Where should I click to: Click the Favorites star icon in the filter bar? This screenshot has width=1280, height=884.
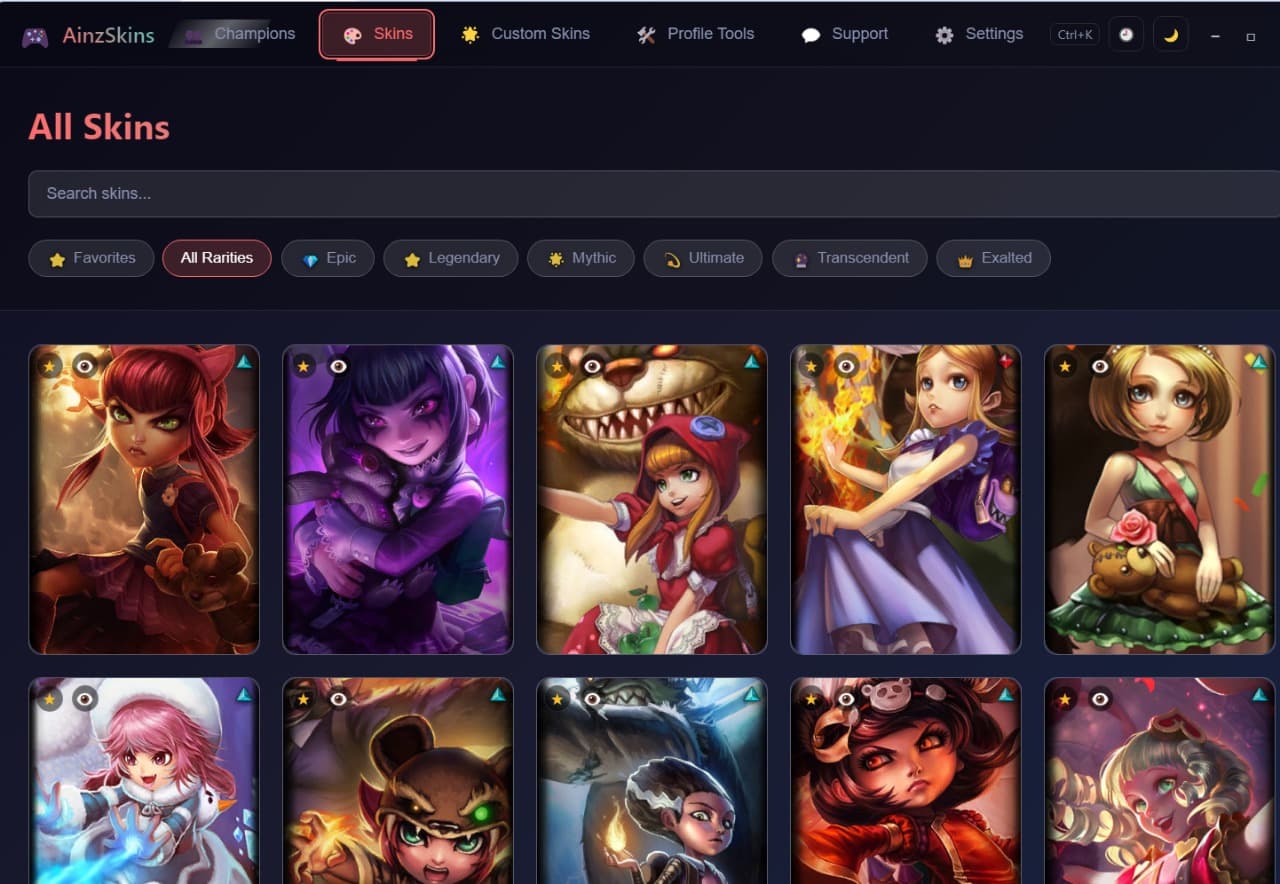[x=55, y=258]
